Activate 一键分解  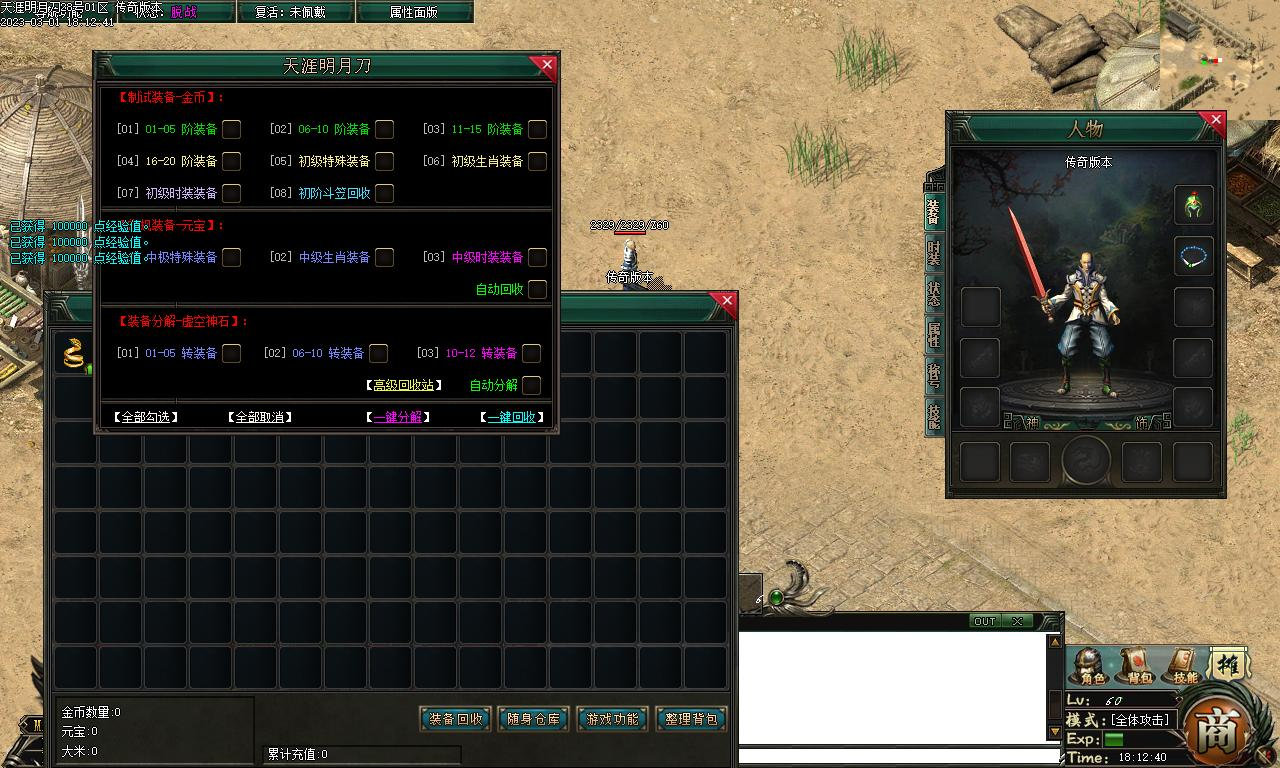(x=398, y=417)
